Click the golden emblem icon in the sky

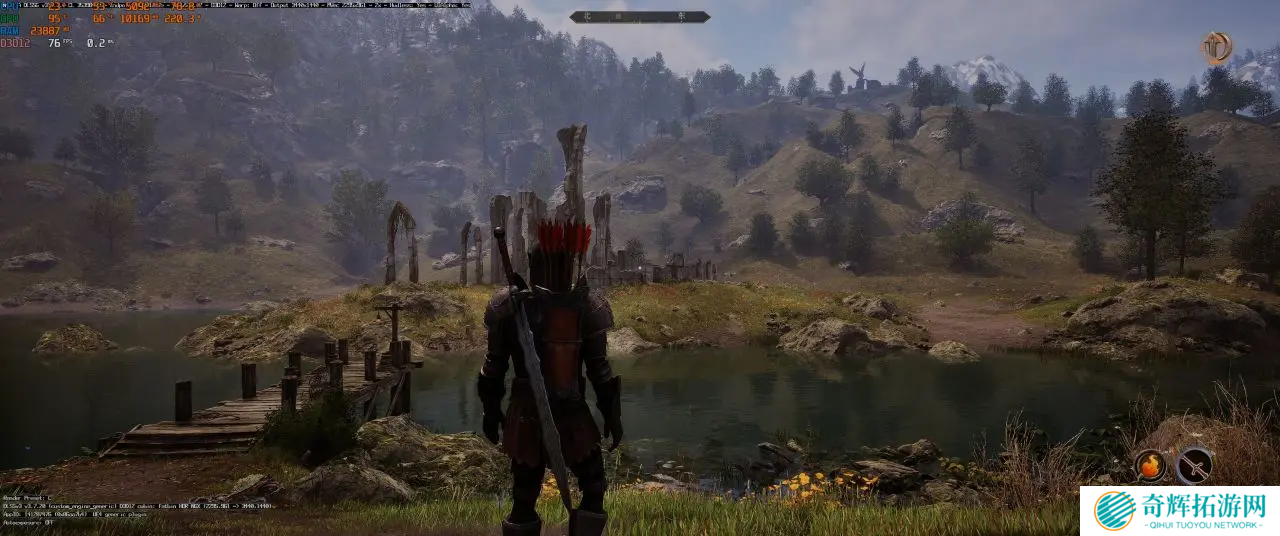pyautogui.click(x=1216, y=47)
